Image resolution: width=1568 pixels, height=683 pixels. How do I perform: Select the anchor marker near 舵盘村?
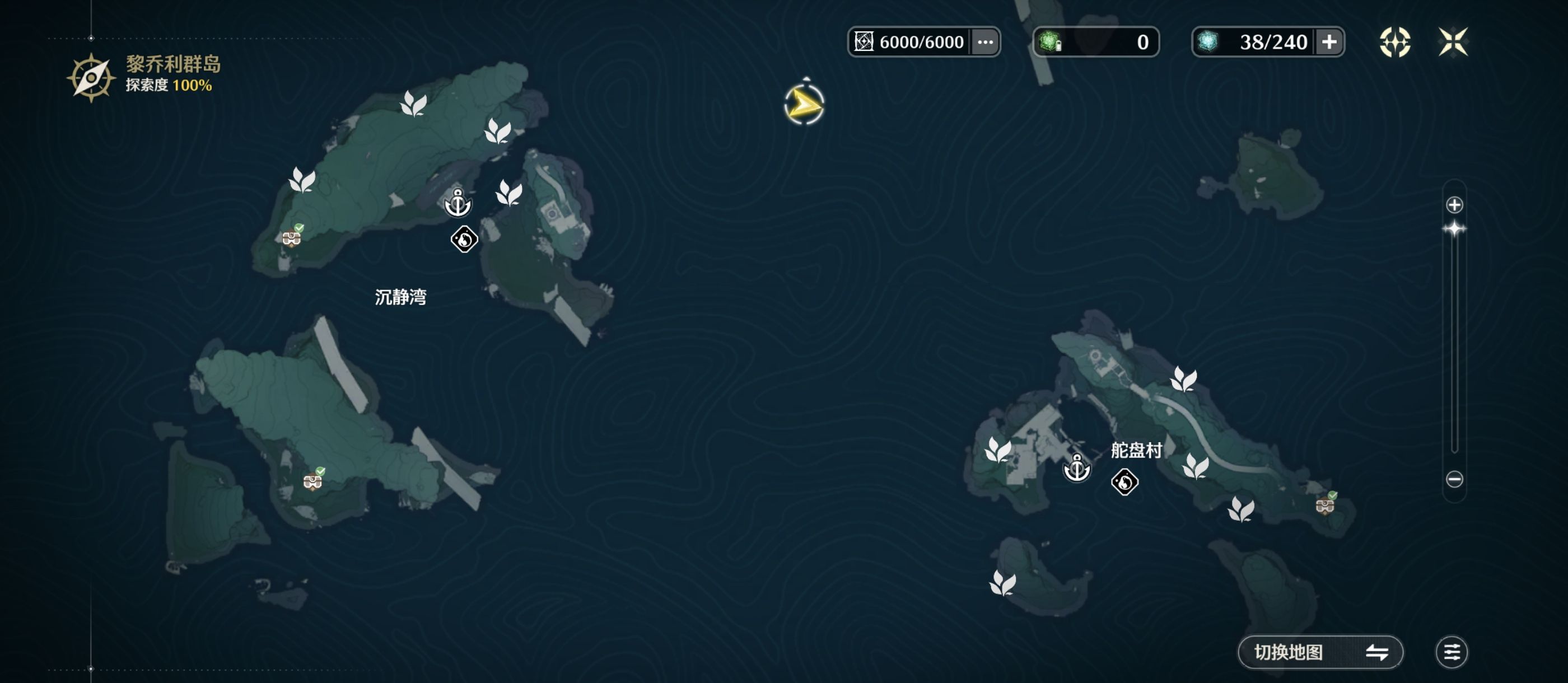pyautogui.click(x=1077, y=469)
